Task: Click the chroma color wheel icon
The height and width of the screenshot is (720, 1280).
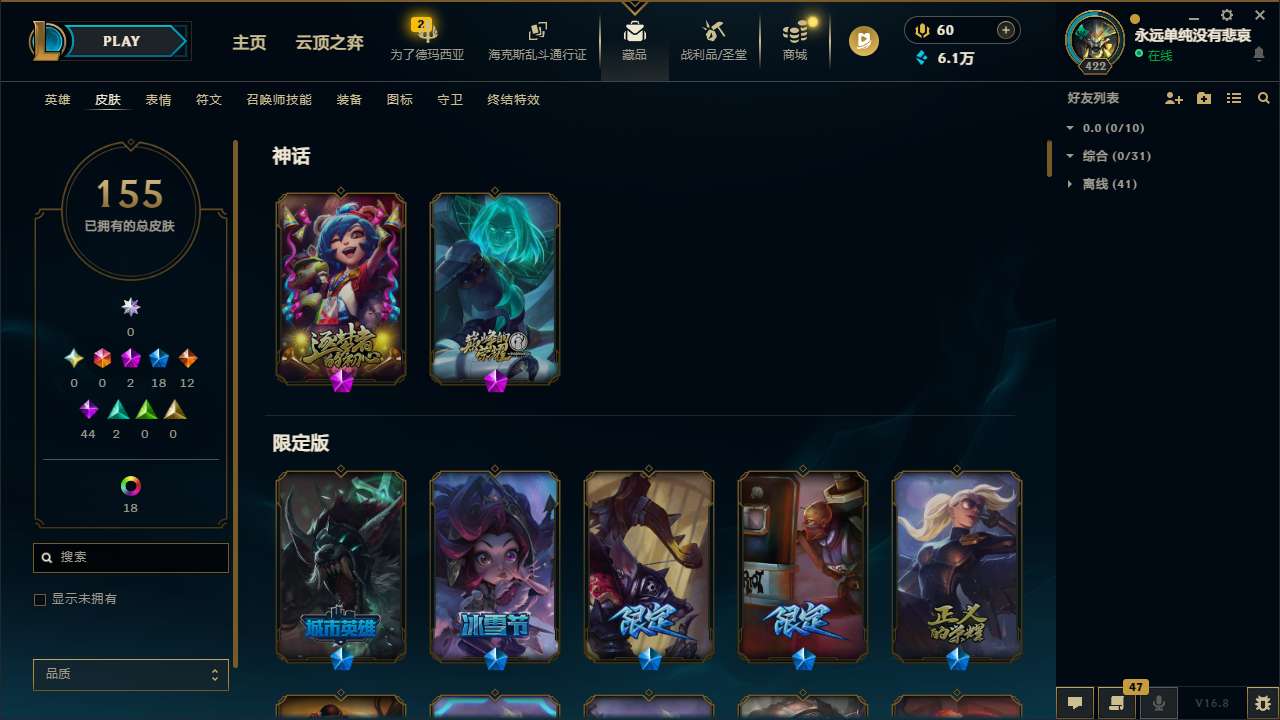Action: coord(130,487)
